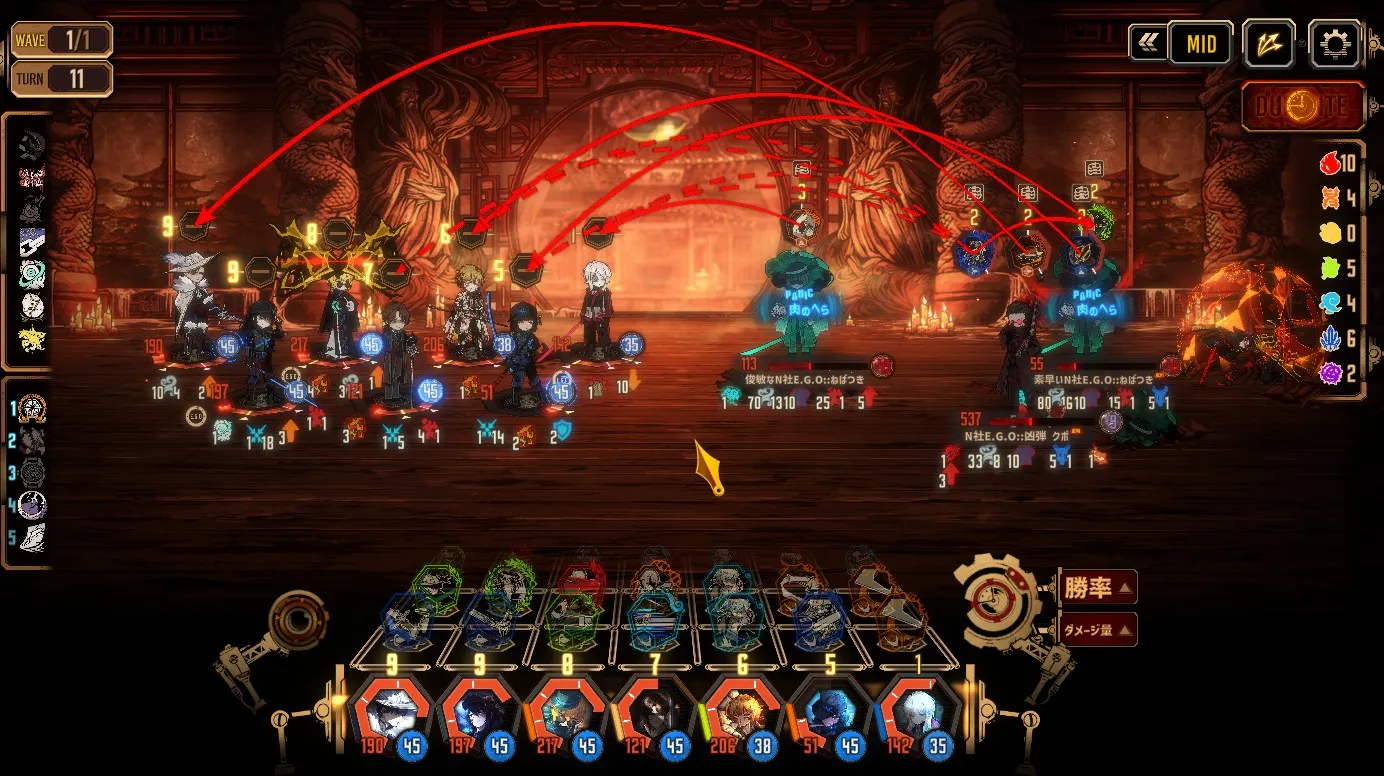View the numbered slot 1 gift icon

coord(32,408)
